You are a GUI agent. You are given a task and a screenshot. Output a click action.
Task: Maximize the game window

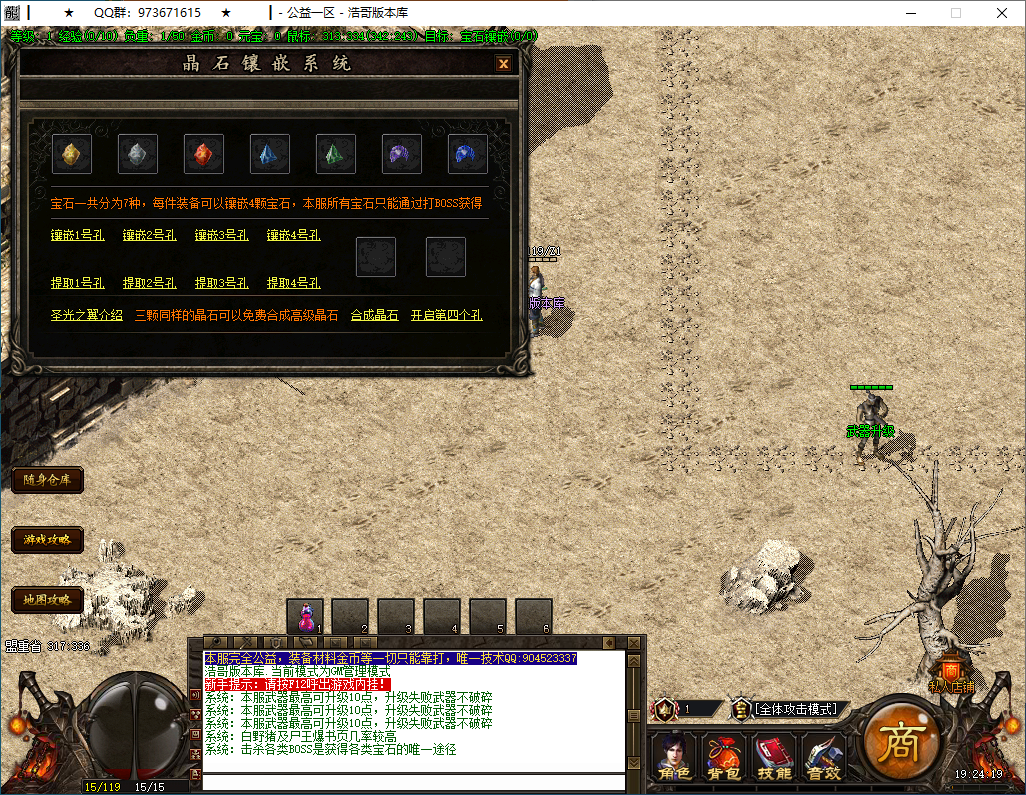pos(955,13)
